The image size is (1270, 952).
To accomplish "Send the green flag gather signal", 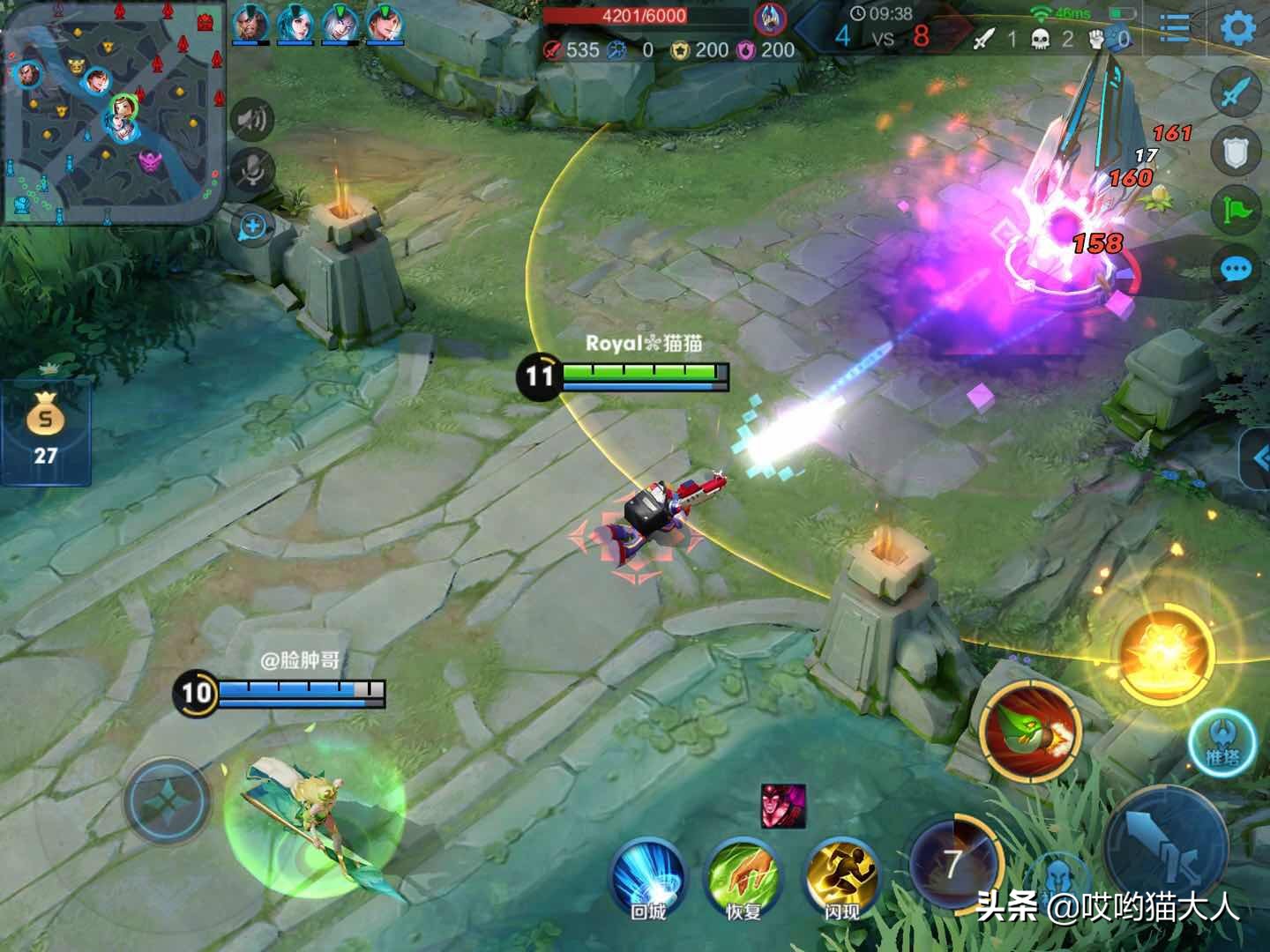I will [1236, 211].
